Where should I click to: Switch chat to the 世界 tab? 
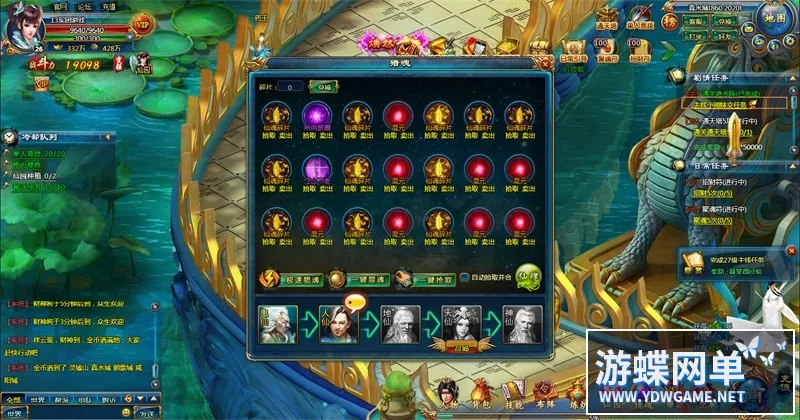click(37, 399)
